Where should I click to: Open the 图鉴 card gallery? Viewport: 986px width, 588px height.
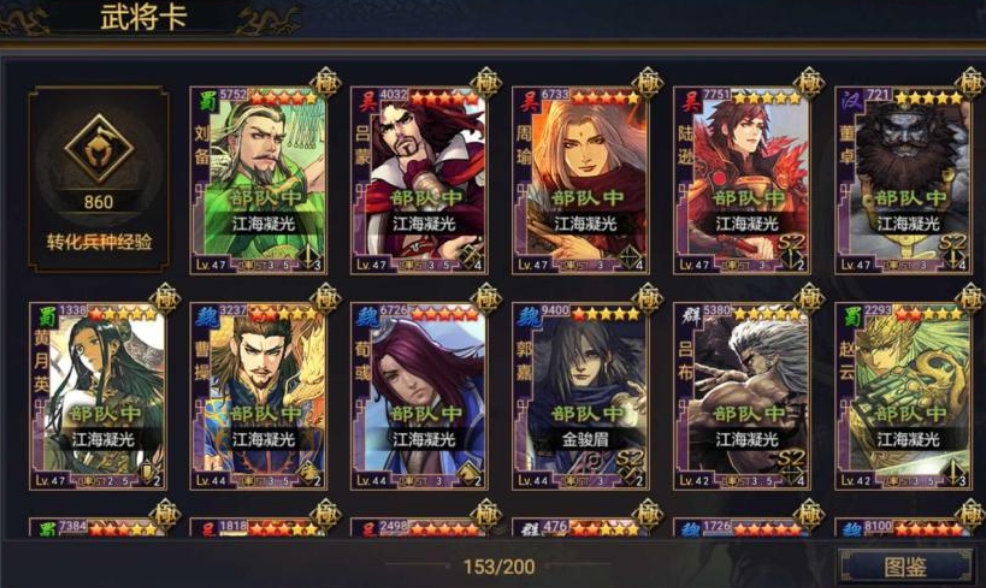905,566
